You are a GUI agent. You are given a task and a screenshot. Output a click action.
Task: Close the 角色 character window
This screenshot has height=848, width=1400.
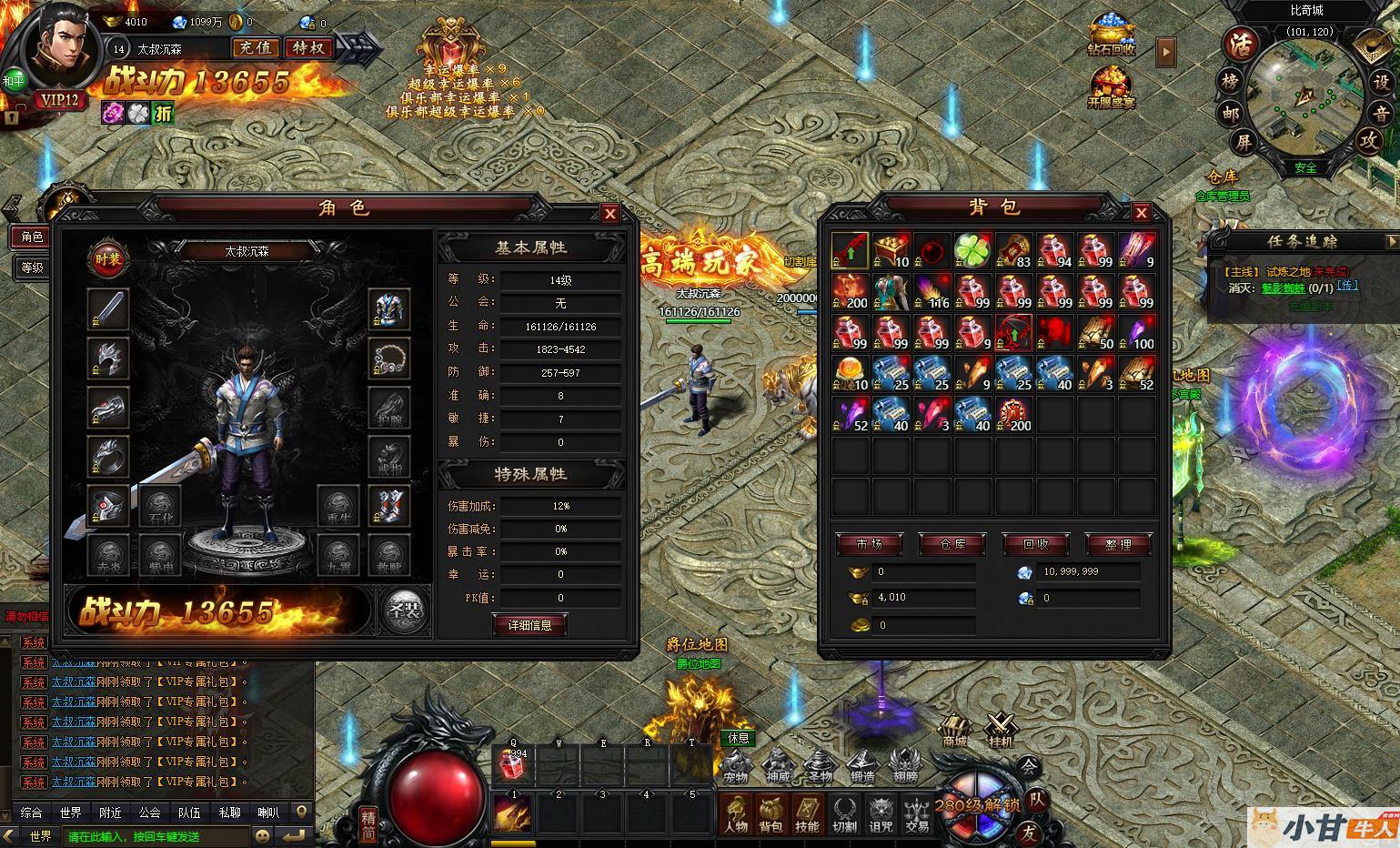(x=609, y=214)
